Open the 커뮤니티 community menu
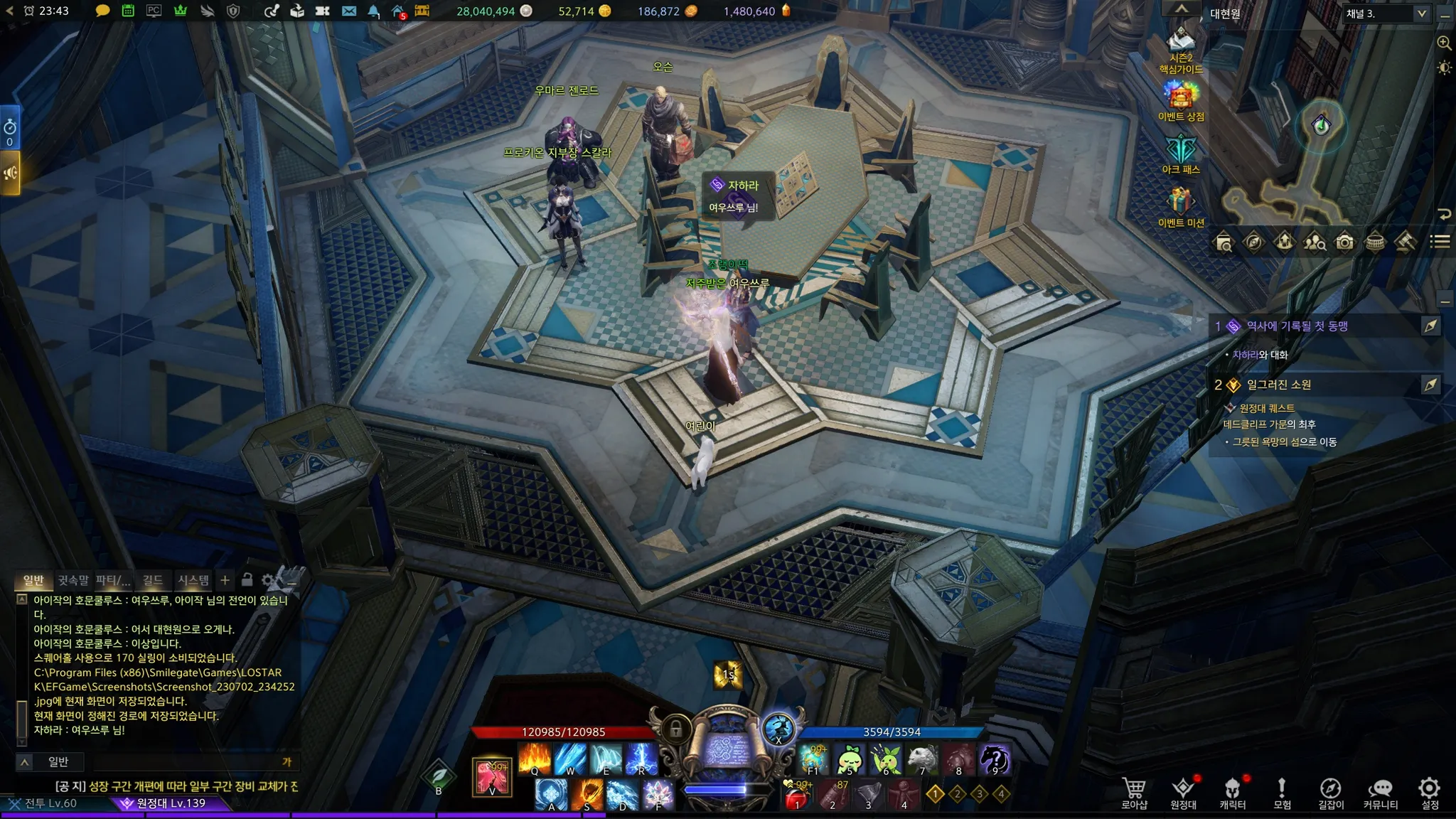This screenshot has height=819, width=1456. pos(1380,792)
